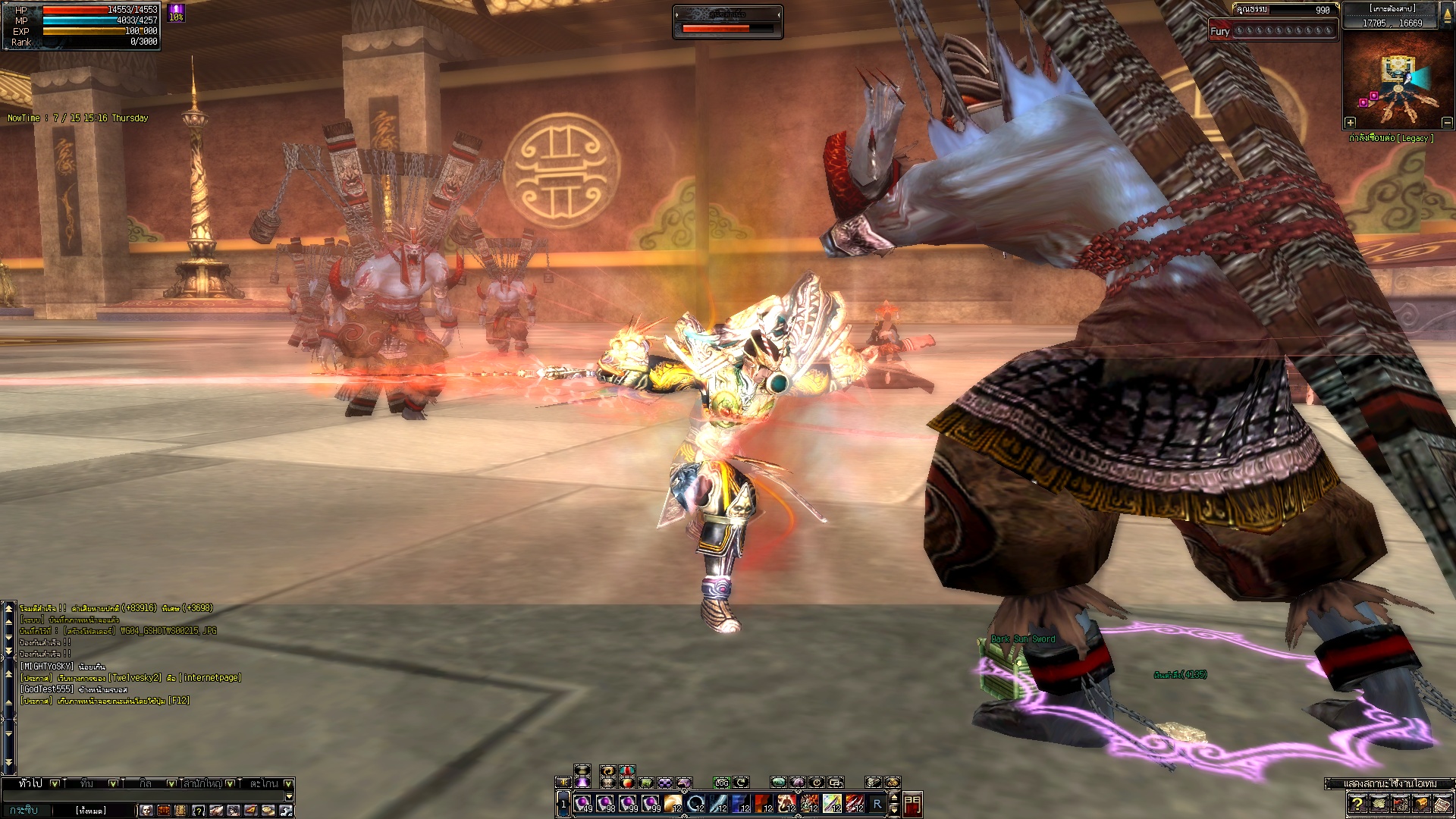Use the hotbar potion with 49 count

(583, 803)
